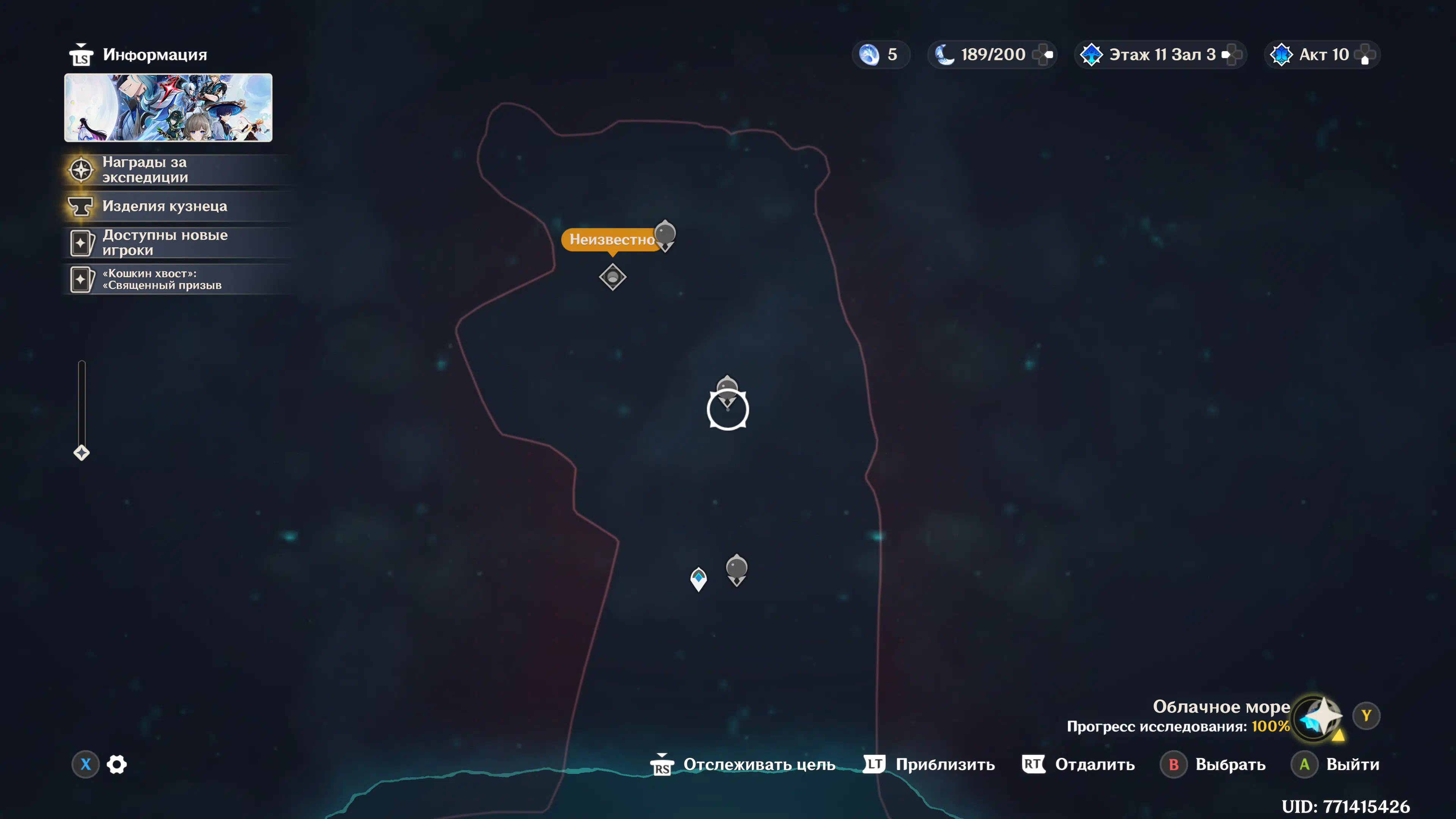Activate the track objective option
The height and width of the screenshot is (819, 1456).
(743, 764)
